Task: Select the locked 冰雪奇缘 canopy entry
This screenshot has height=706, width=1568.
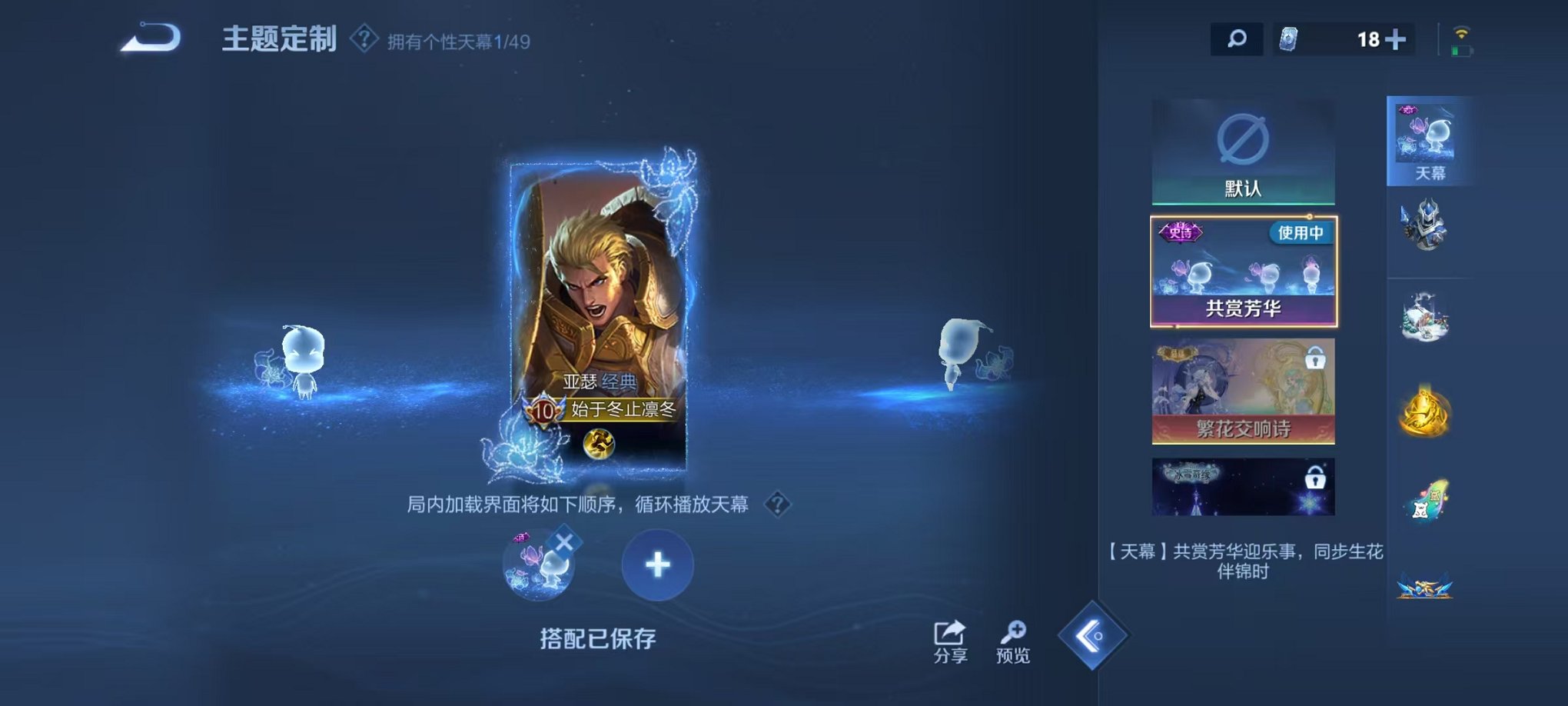Action: pyautogui.click(x=1244, y=486)
